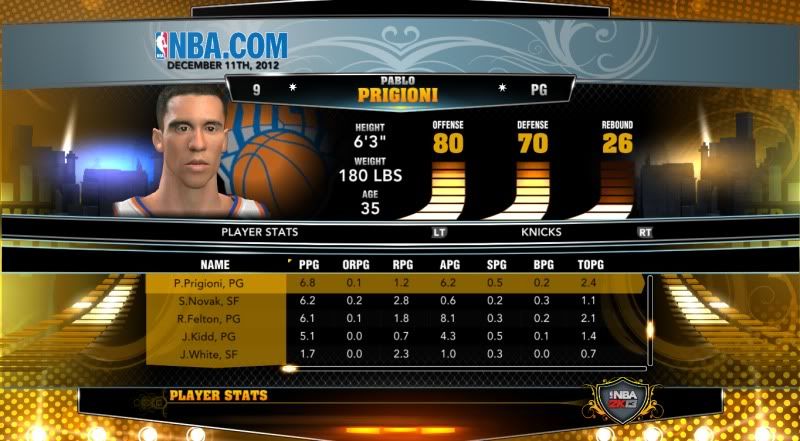The width and height of the screenshot is (800, 441).
Task: Sort by BPG column header
Action: (543, 265)
